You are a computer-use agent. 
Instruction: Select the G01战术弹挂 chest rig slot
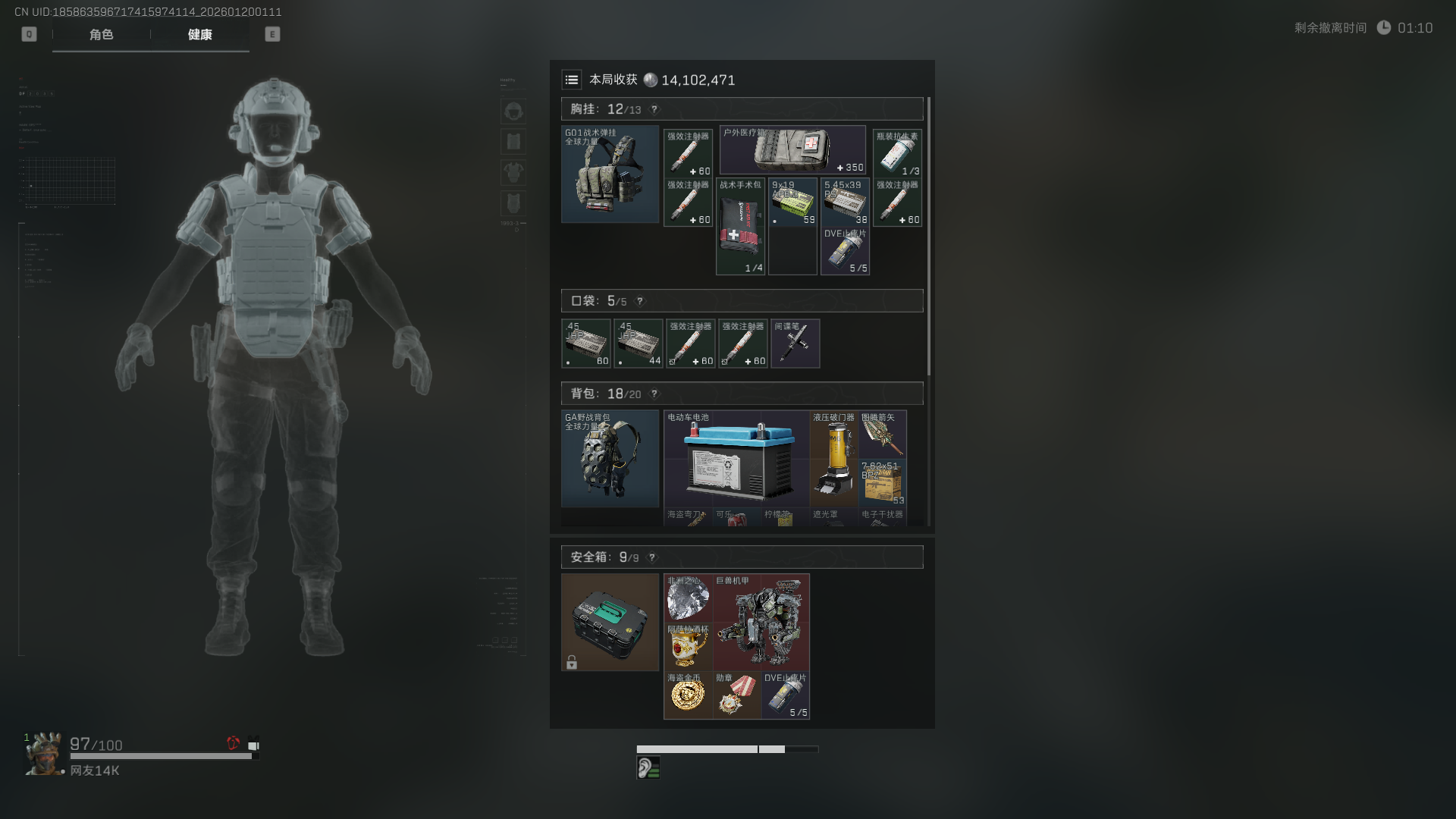[610, 174]
